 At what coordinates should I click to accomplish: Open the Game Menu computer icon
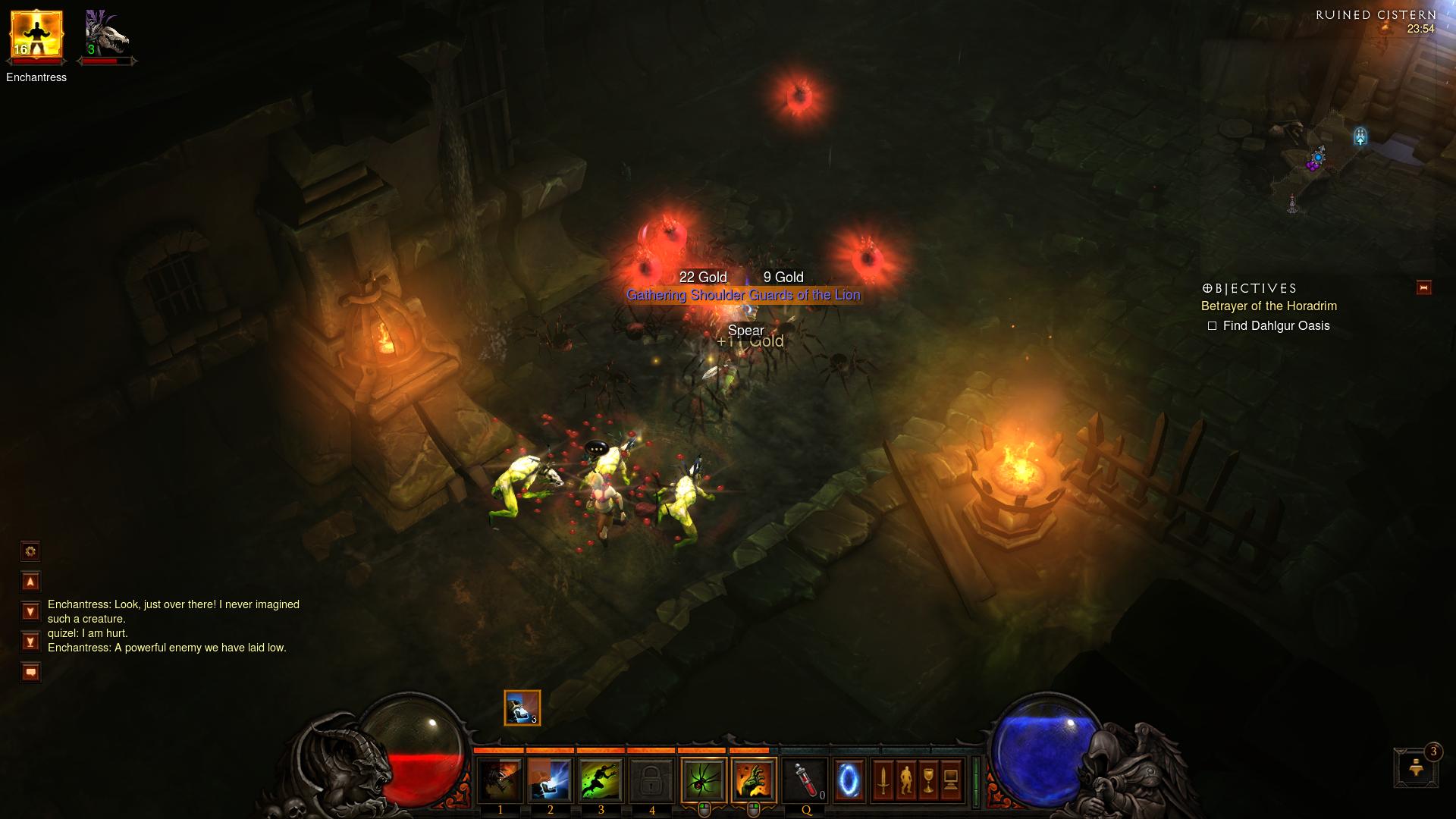951,780
